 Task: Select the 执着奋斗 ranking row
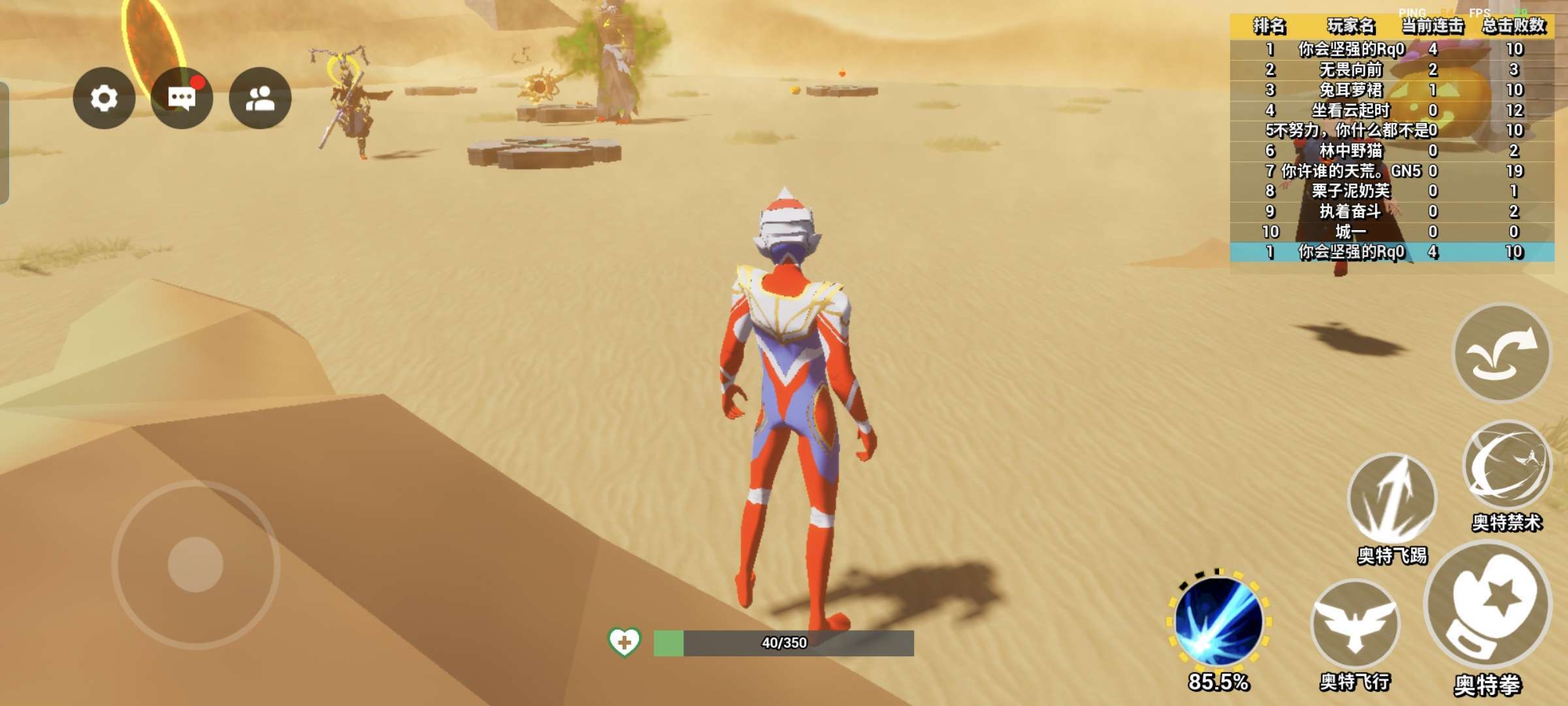click(1350, 211)
